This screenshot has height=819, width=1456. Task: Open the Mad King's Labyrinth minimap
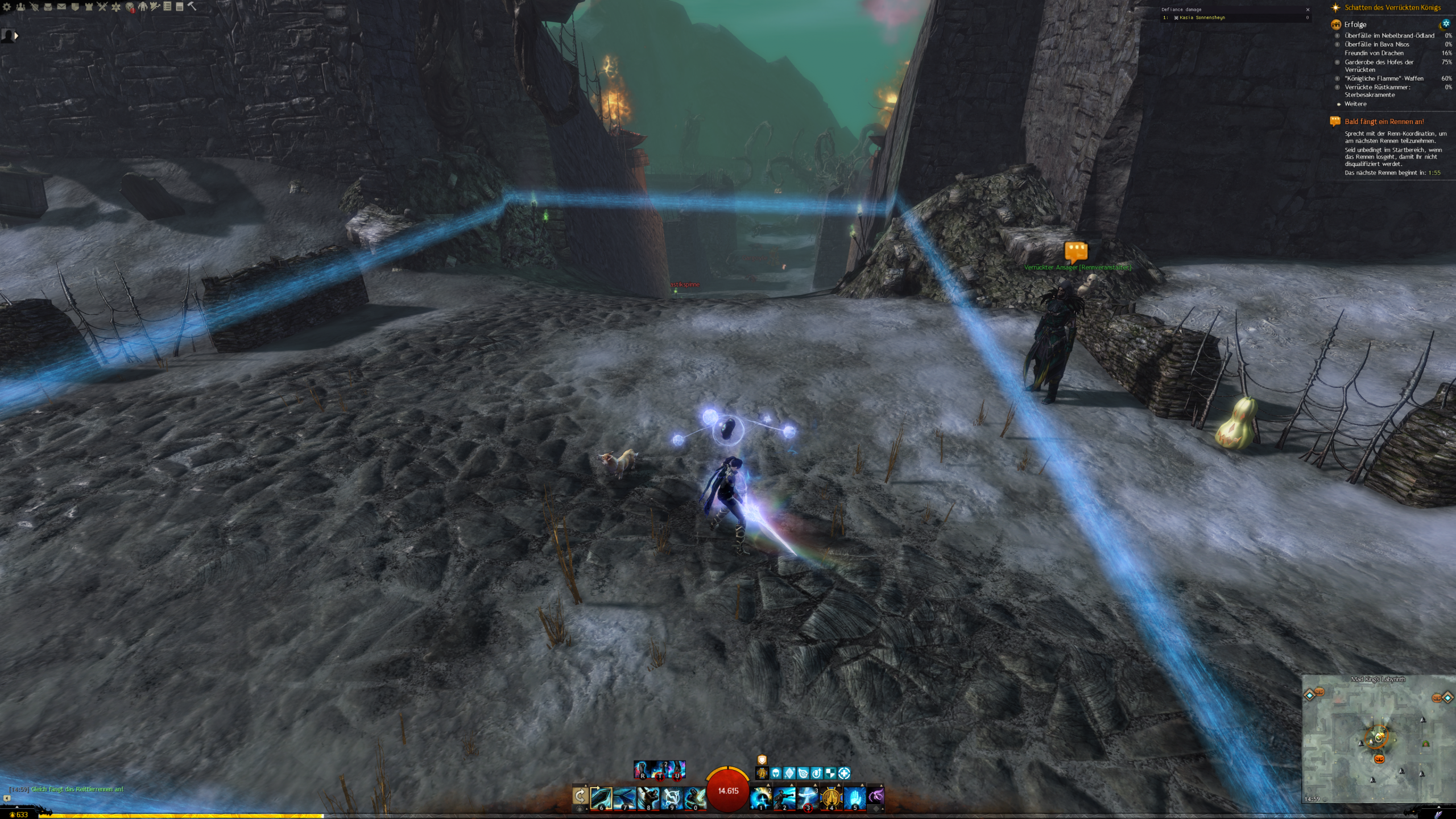tap(1379, 739)
